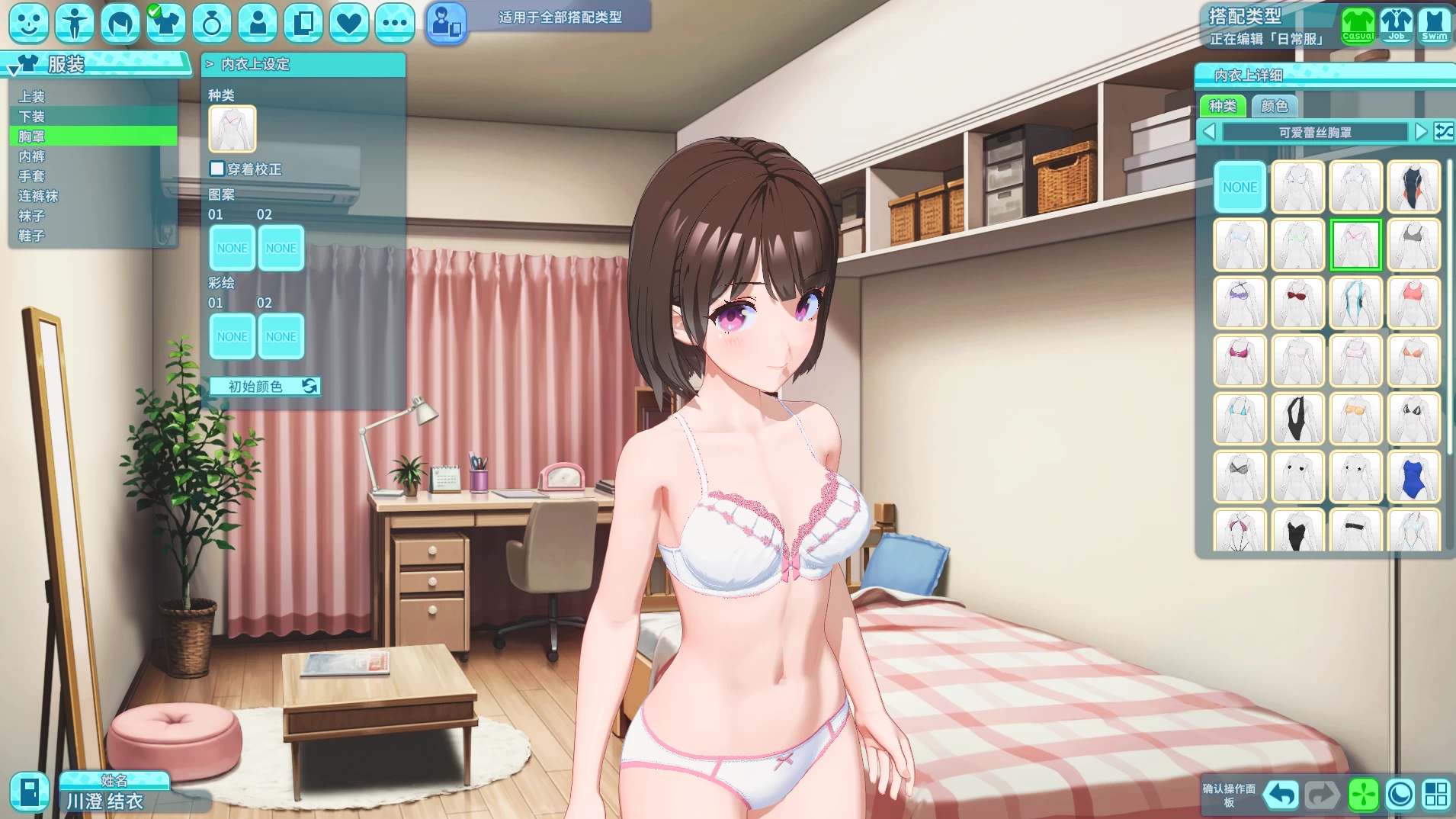Click the heart favorites icon
Screen dimensions: 1456x819
(349, 23)
